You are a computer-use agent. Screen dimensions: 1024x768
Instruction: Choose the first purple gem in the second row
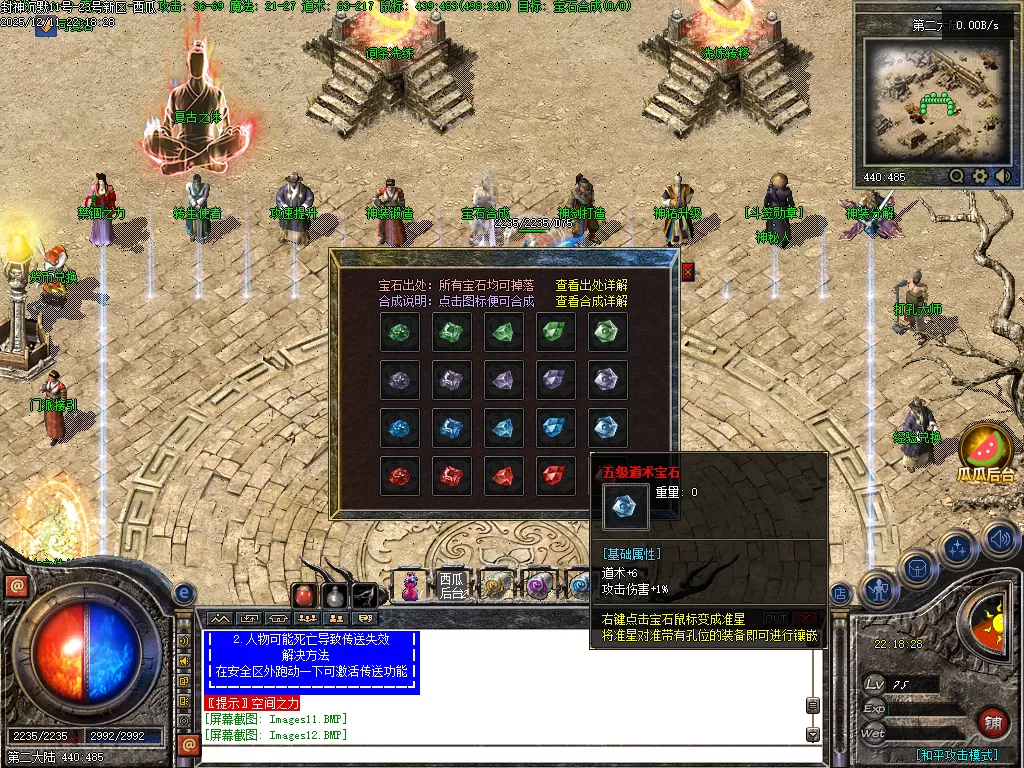399,380
